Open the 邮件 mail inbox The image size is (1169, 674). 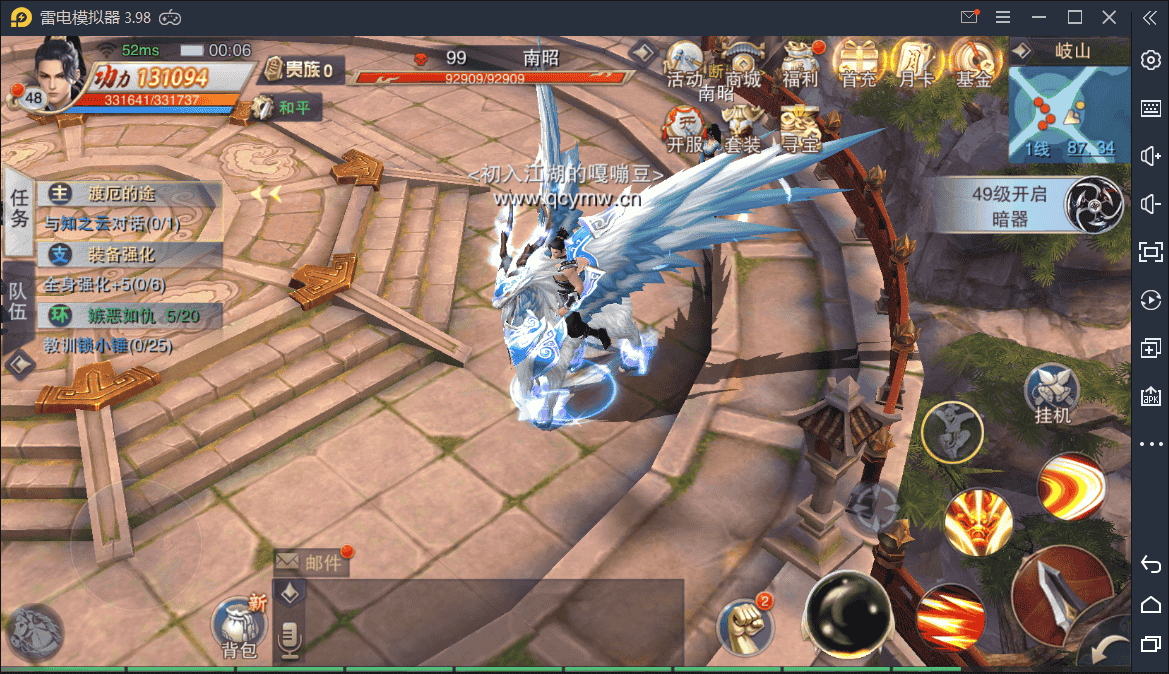311,562
